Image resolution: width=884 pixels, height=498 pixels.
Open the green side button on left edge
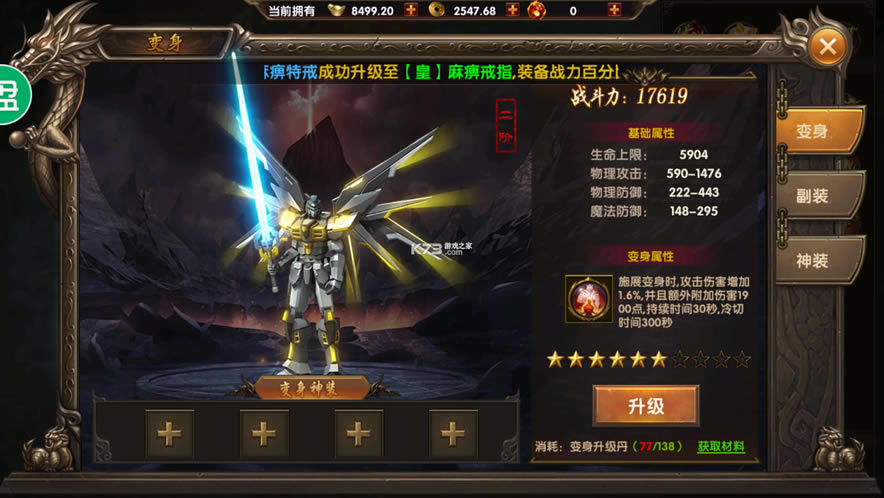pyautogui.click(x=13, y=95)
